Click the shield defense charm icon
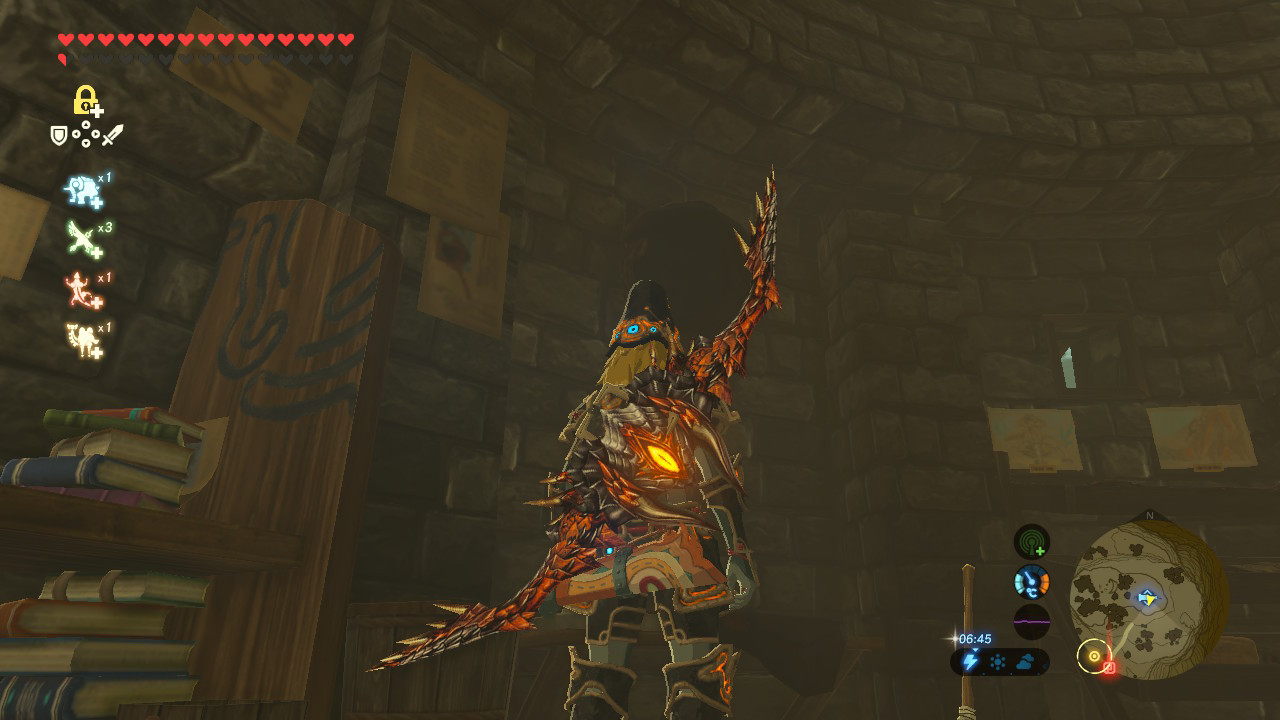 pyautogui.click(x=58, y=134)
